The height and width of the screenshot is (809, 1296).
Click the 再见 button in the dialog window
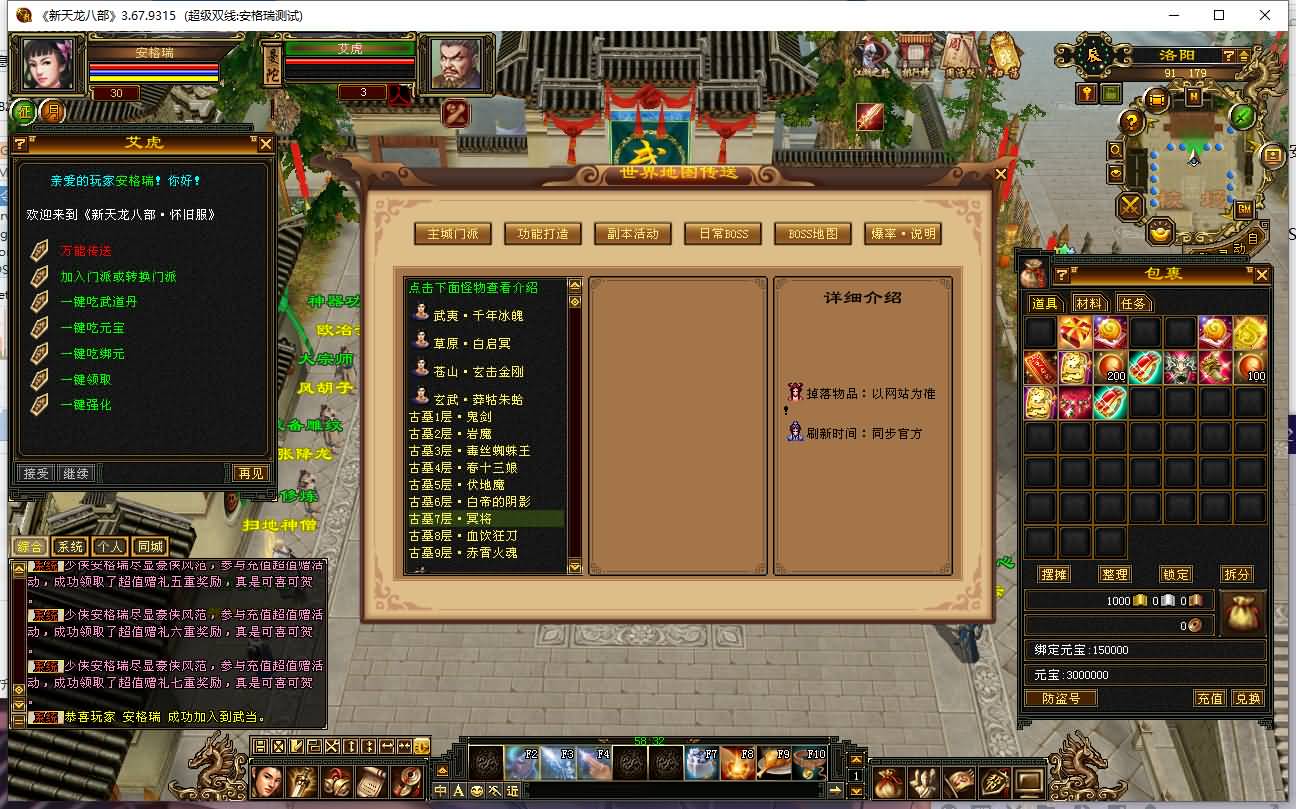[250, 473]
